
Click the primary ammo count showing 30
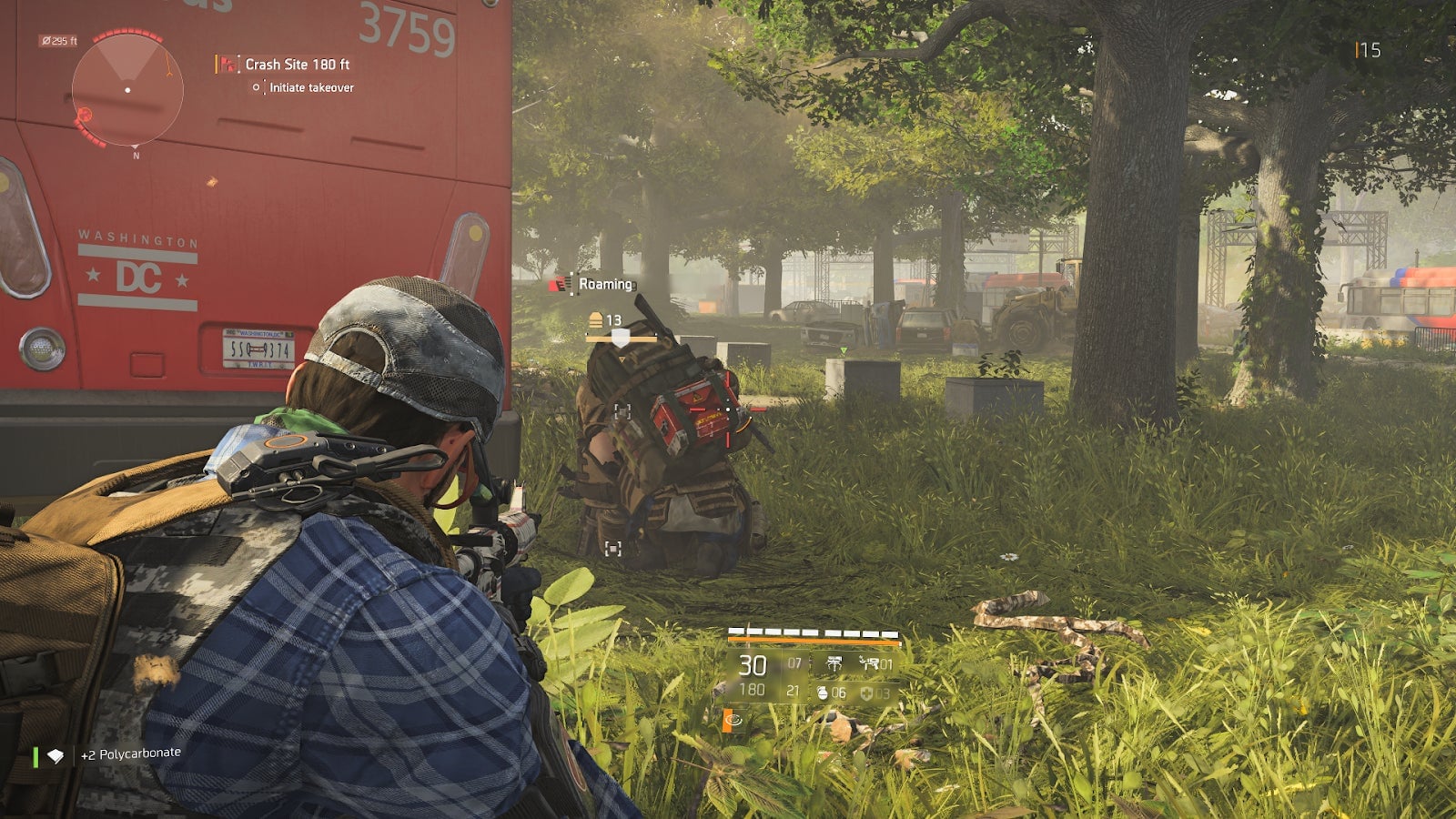pyautogui.click(x=753, y=665)
